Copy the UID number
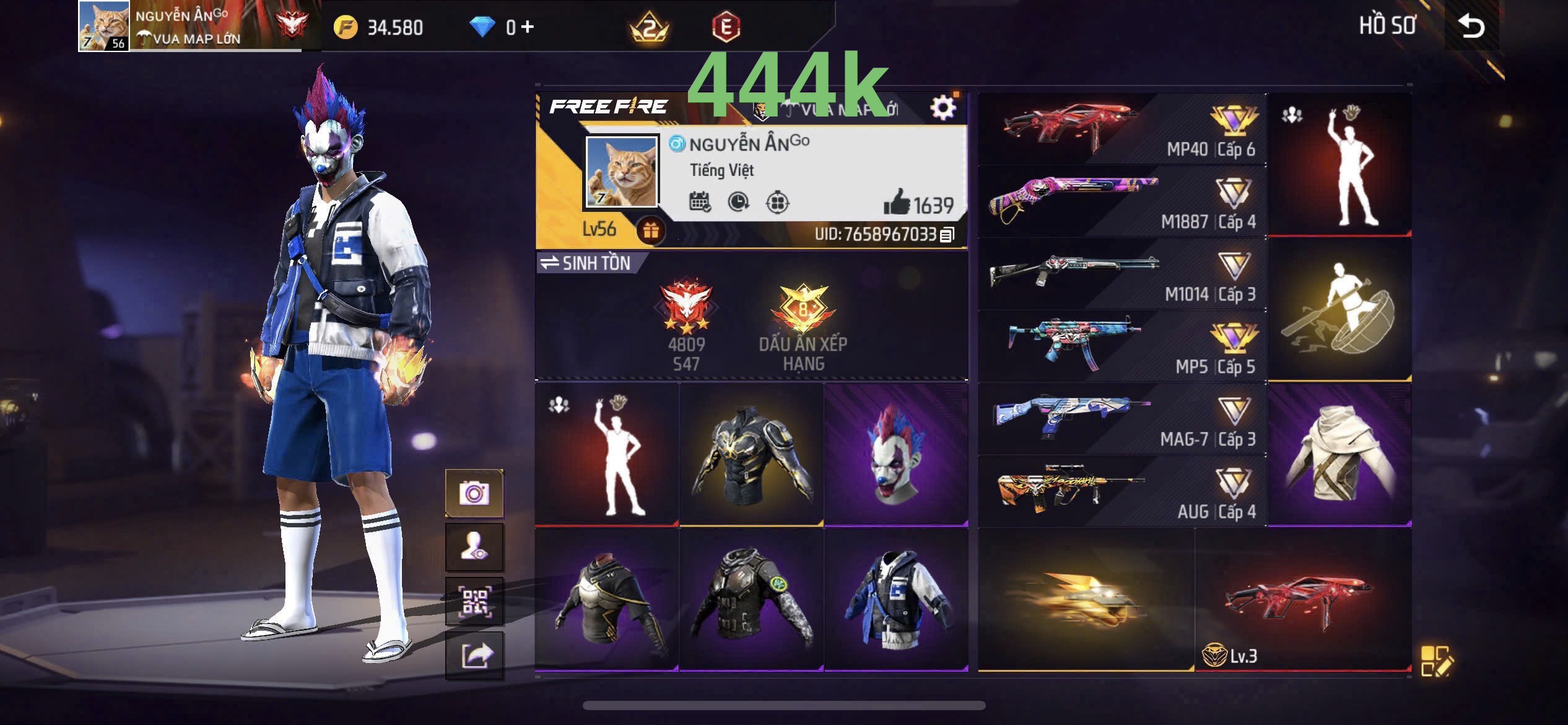 click(947, 235)
